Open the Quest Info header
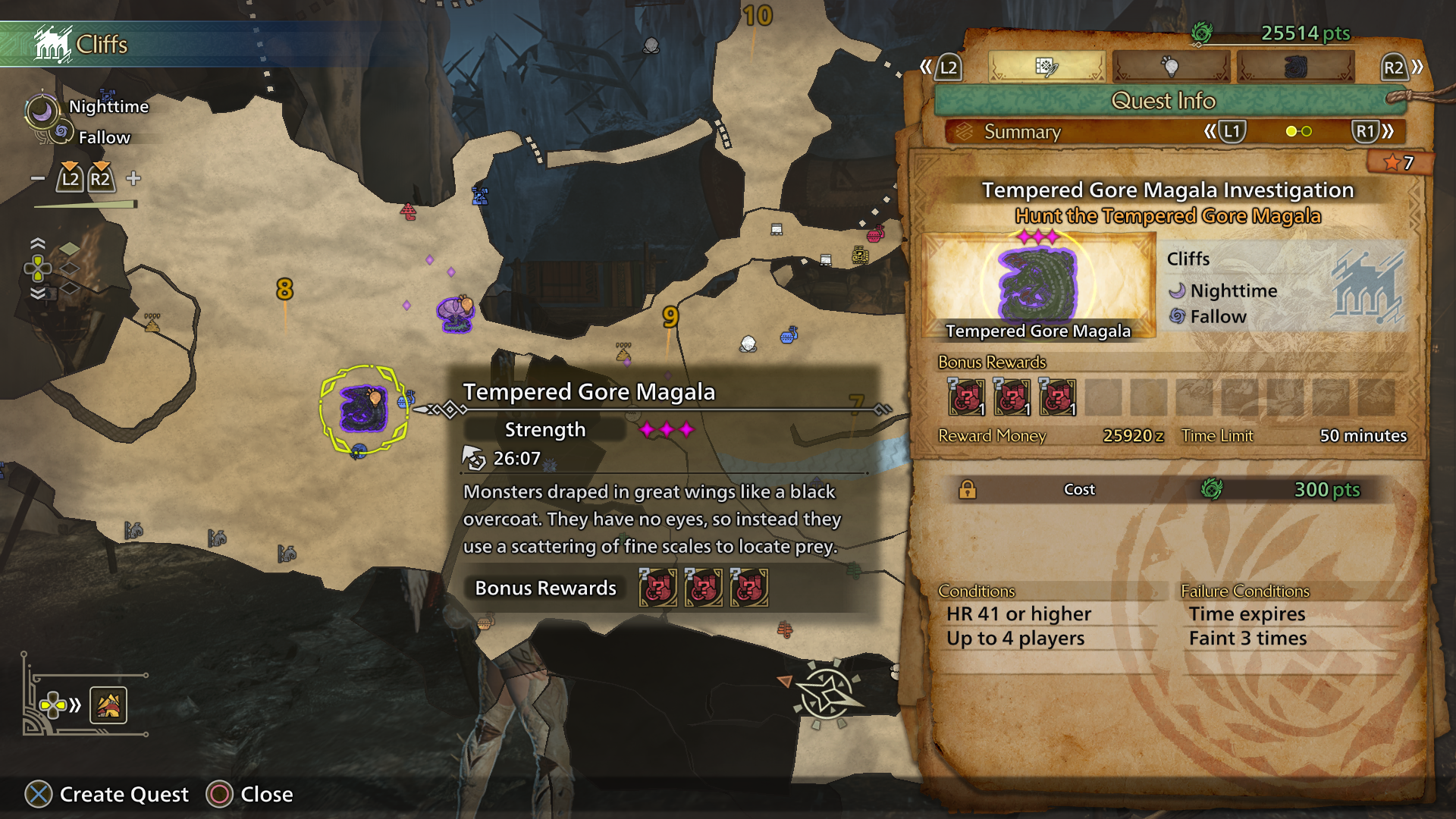 click(1166, 101)
